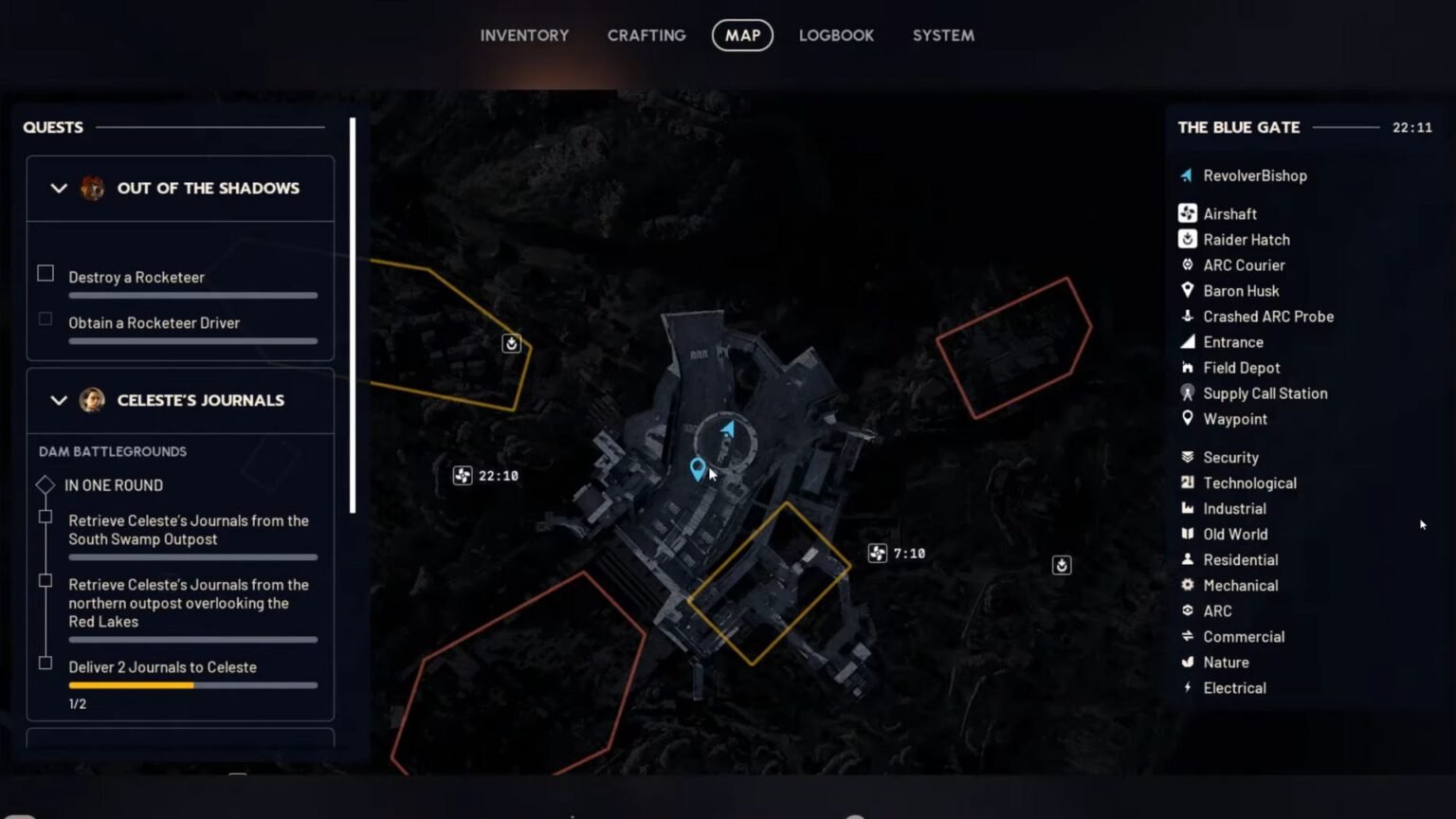
Task: Expand the IN ONE ROUND quest node
Action: click(45, 484)
